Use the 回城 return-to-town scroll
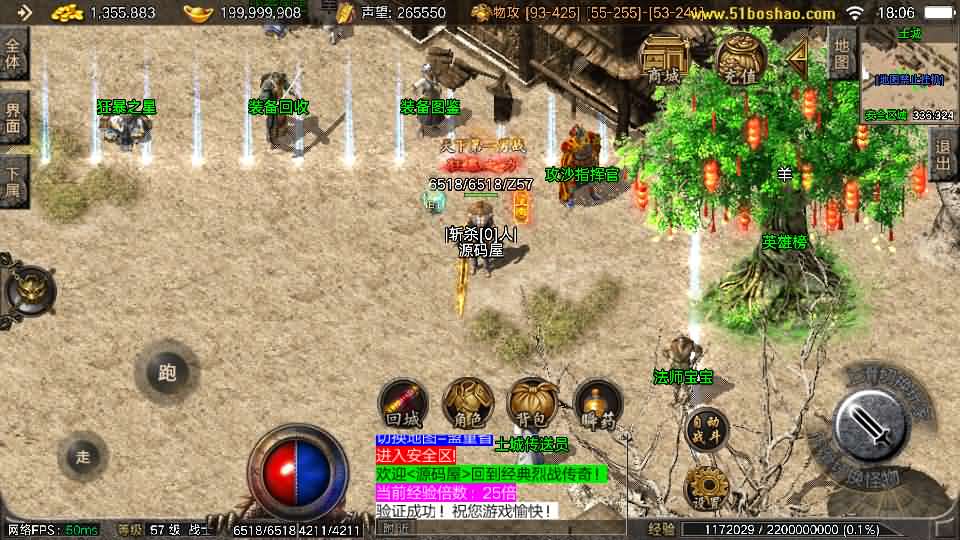 click(x=404, y=405)
